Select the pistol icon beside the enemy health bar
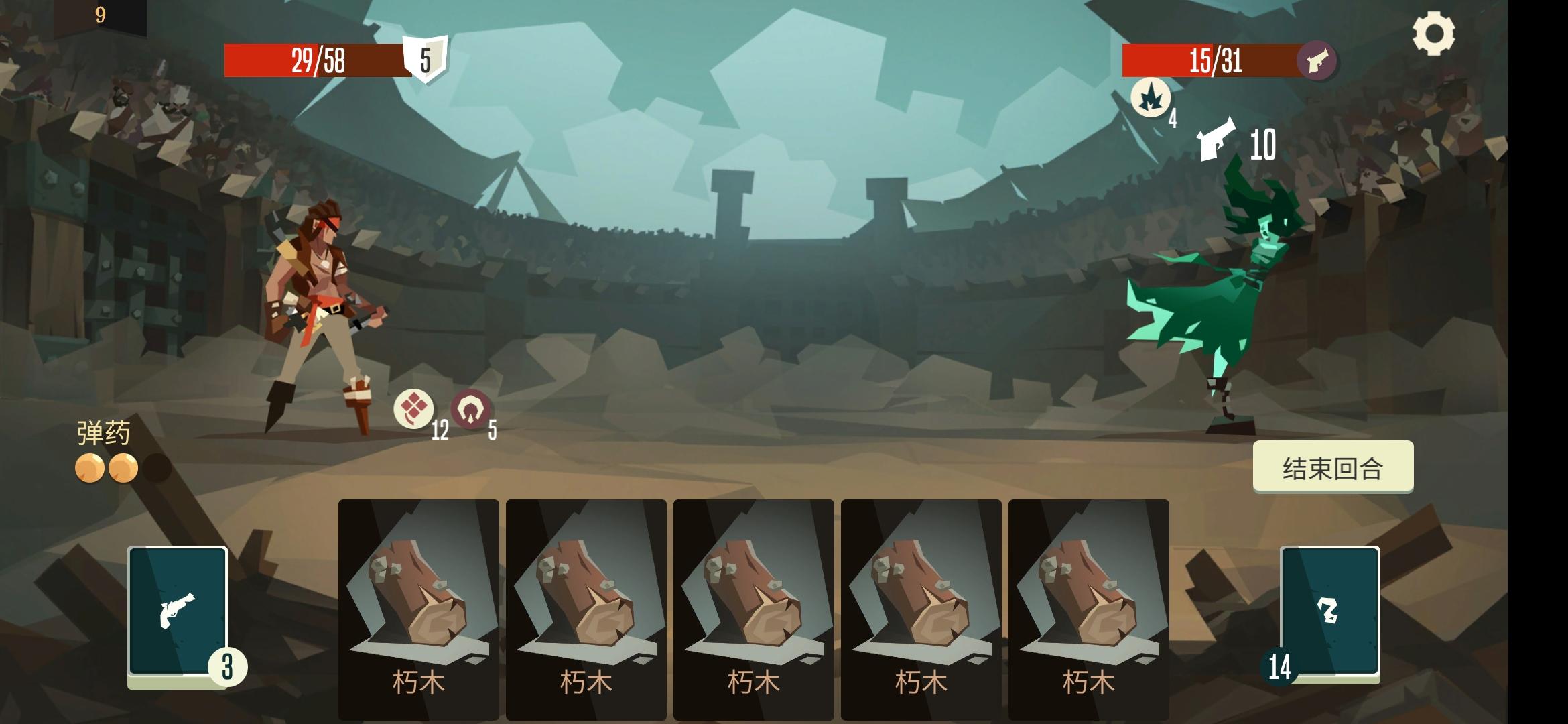The width and height of the screenshot is (1568, 724). (x=1317, y=62)
